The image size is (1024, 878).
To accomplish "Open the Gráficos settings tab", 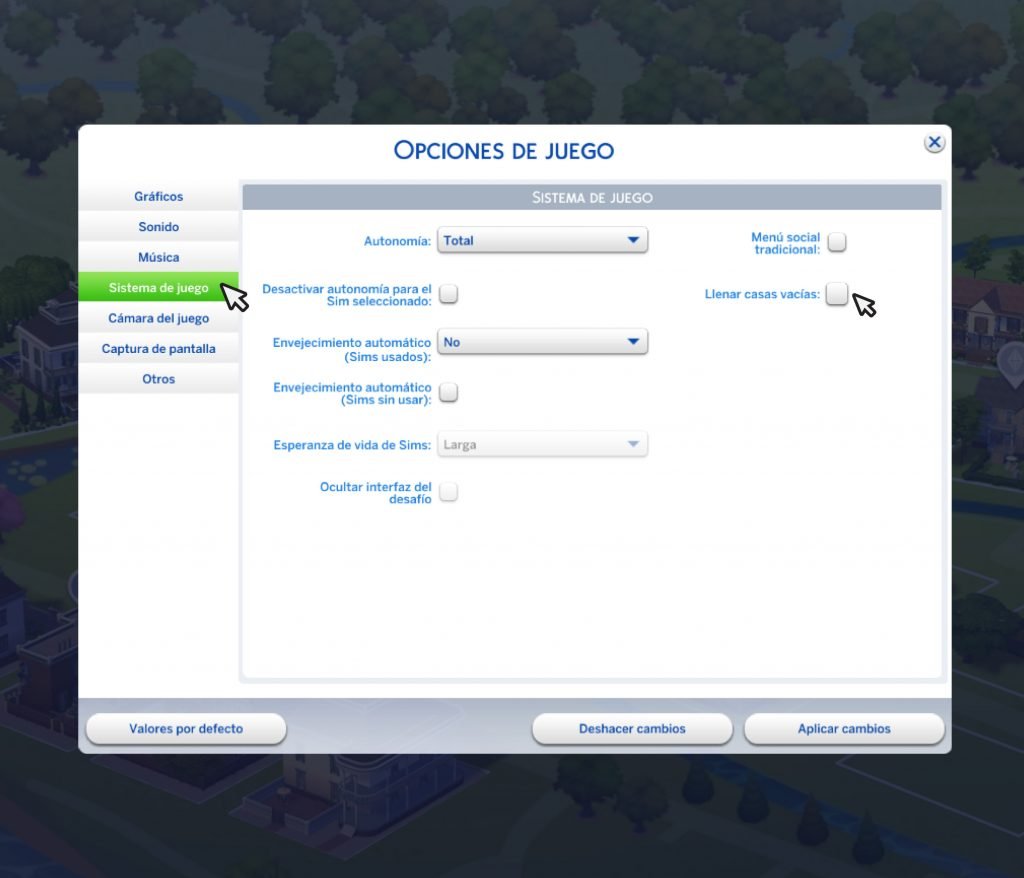I will [159, 197].
